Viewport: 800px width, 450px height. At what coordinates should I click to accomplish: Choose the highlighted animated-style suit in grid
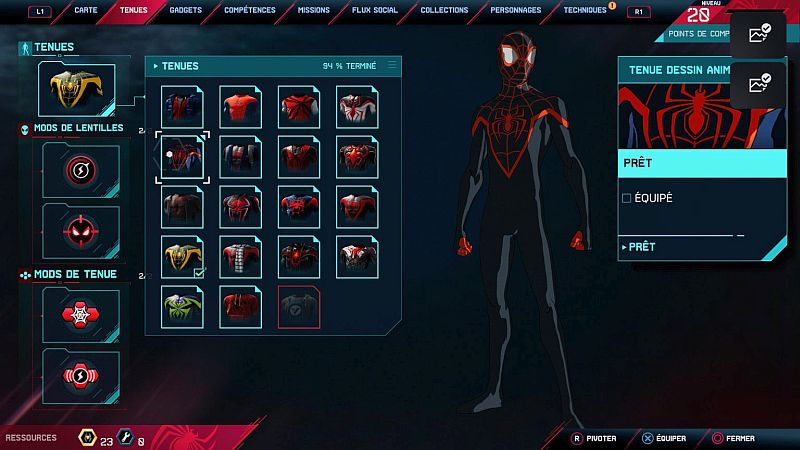click(x=183, y=157)
